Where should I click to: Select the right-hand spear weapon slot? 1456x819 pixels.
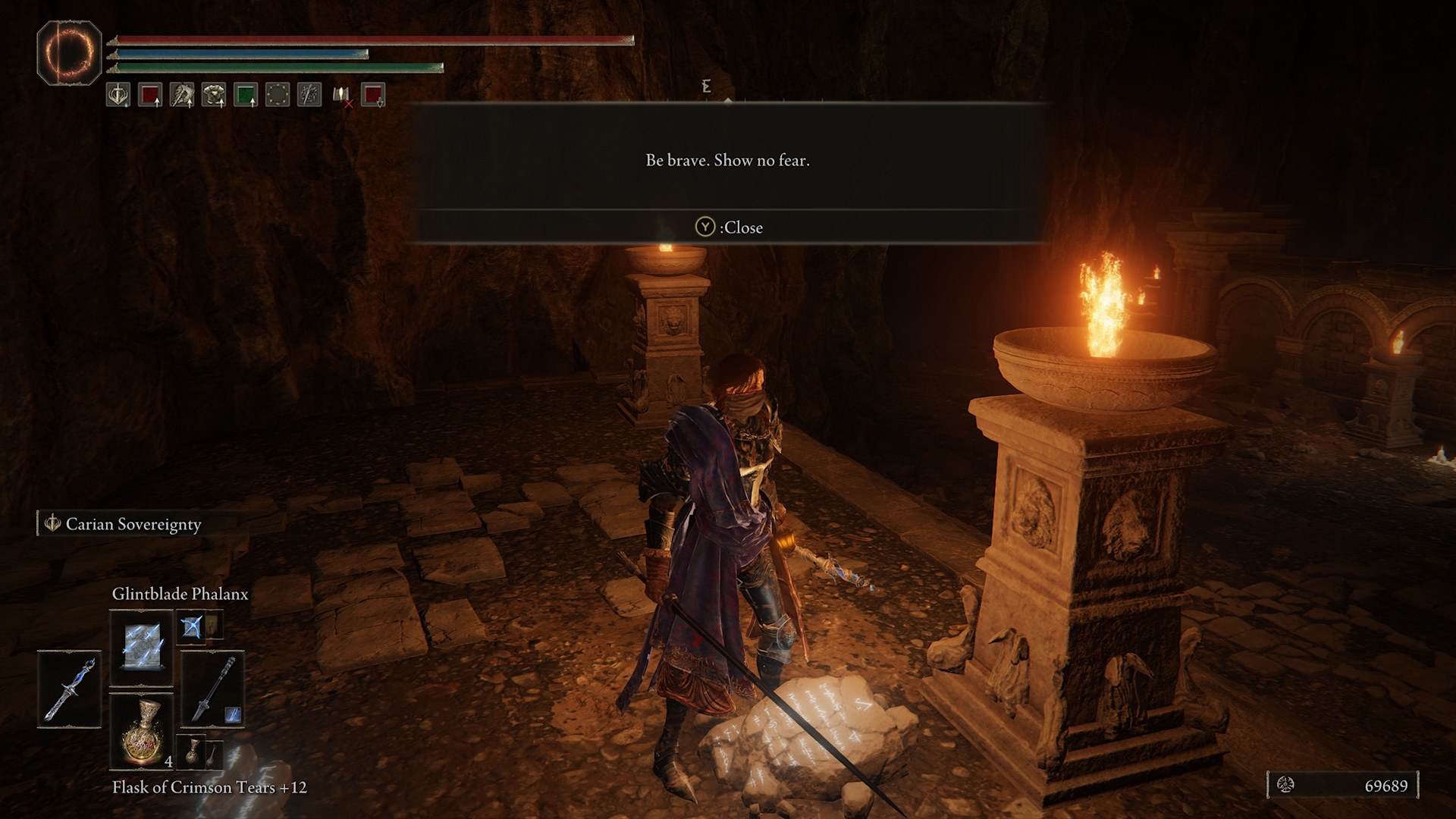(x=212, y=689)
